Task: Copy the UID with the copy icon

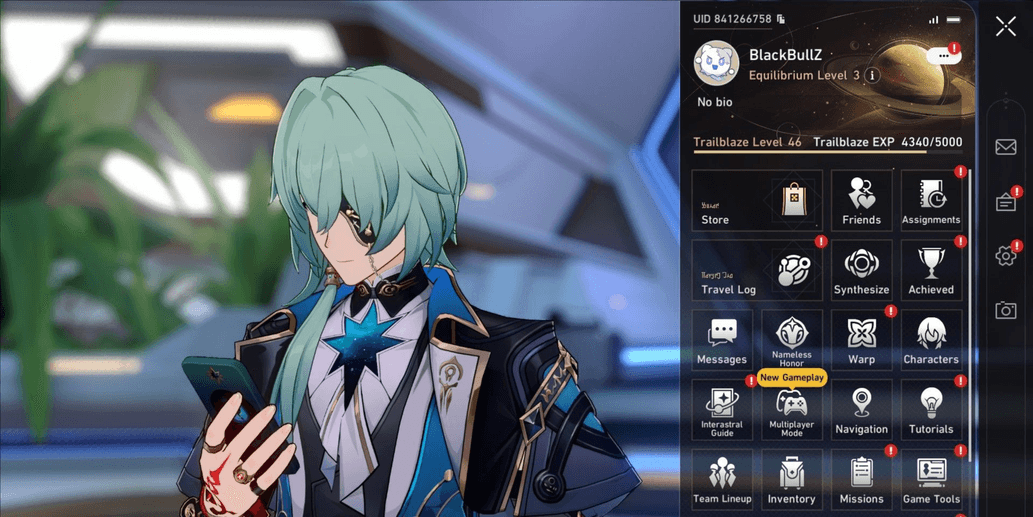Action: click(x=781, y=19)
